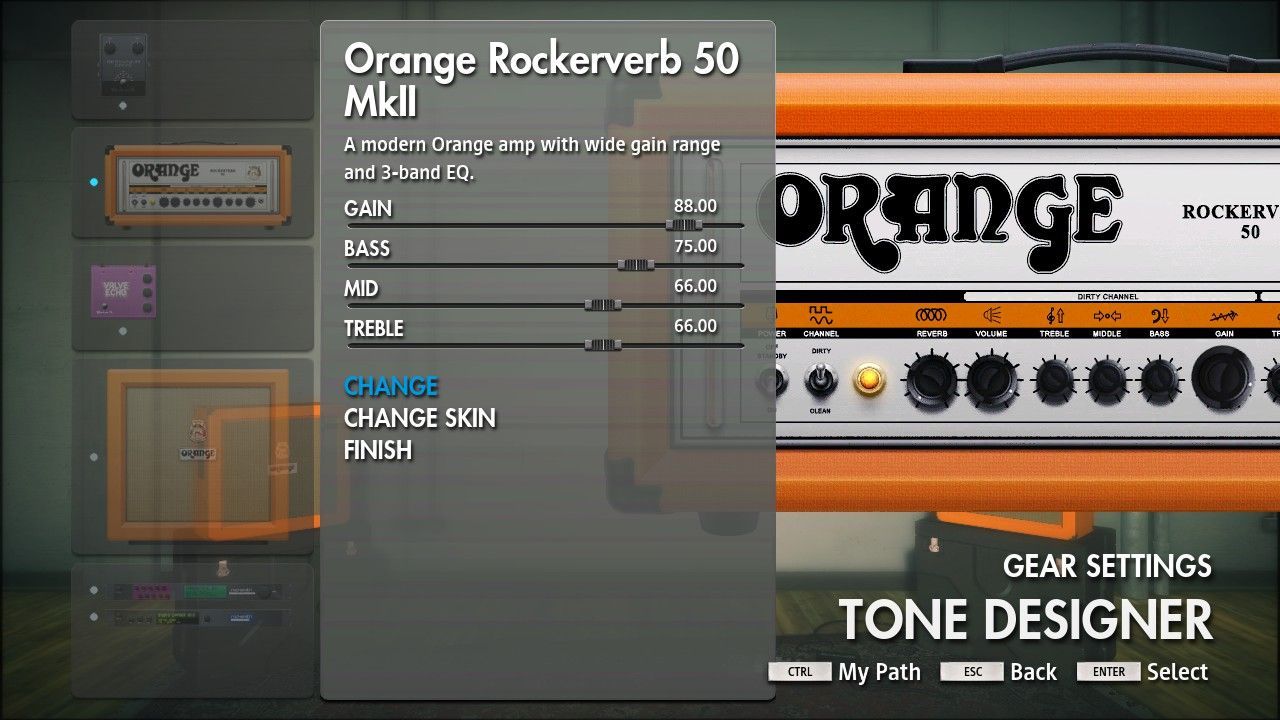This screenshot has width=1280, height=720.
Task: Click the TREBLE slider handle
Action: (602, 345)
